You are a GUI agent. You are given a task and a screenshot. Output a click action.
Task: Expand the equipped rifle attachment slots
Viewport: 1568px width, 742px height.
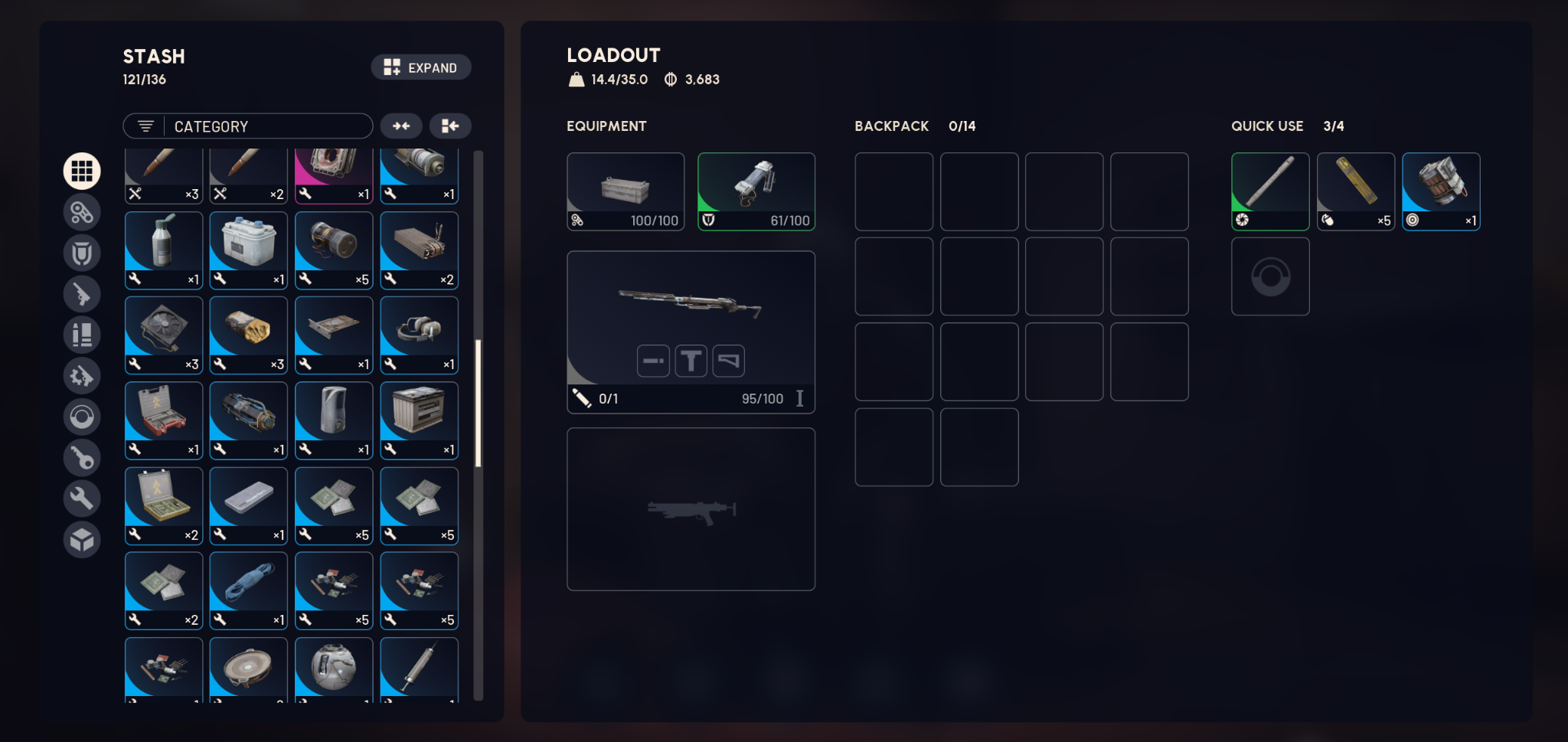(x=691, y=360)
